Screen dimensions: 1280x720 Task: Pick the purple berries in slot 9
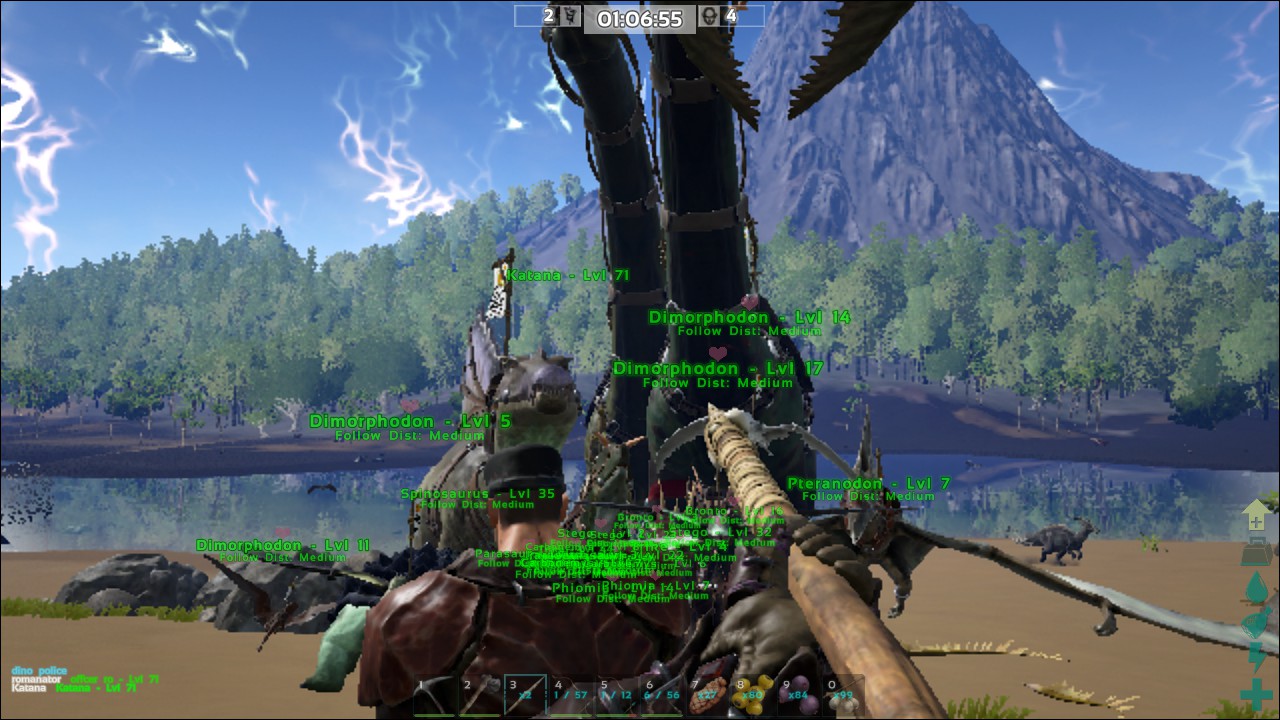point(798,694)
